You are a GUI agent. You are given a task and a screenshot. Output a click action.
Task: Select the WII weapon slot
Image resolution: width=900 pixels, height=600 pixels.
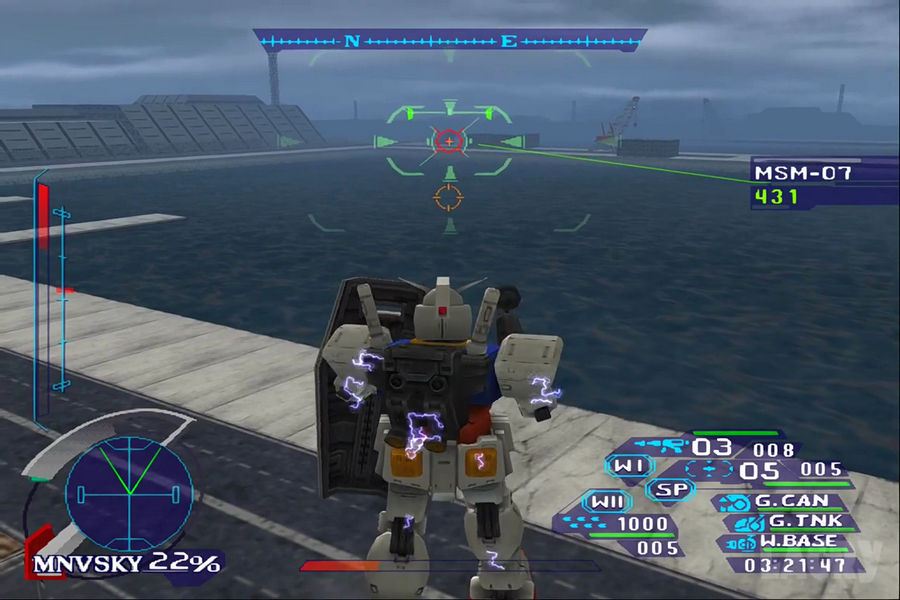tap(608, 501)
